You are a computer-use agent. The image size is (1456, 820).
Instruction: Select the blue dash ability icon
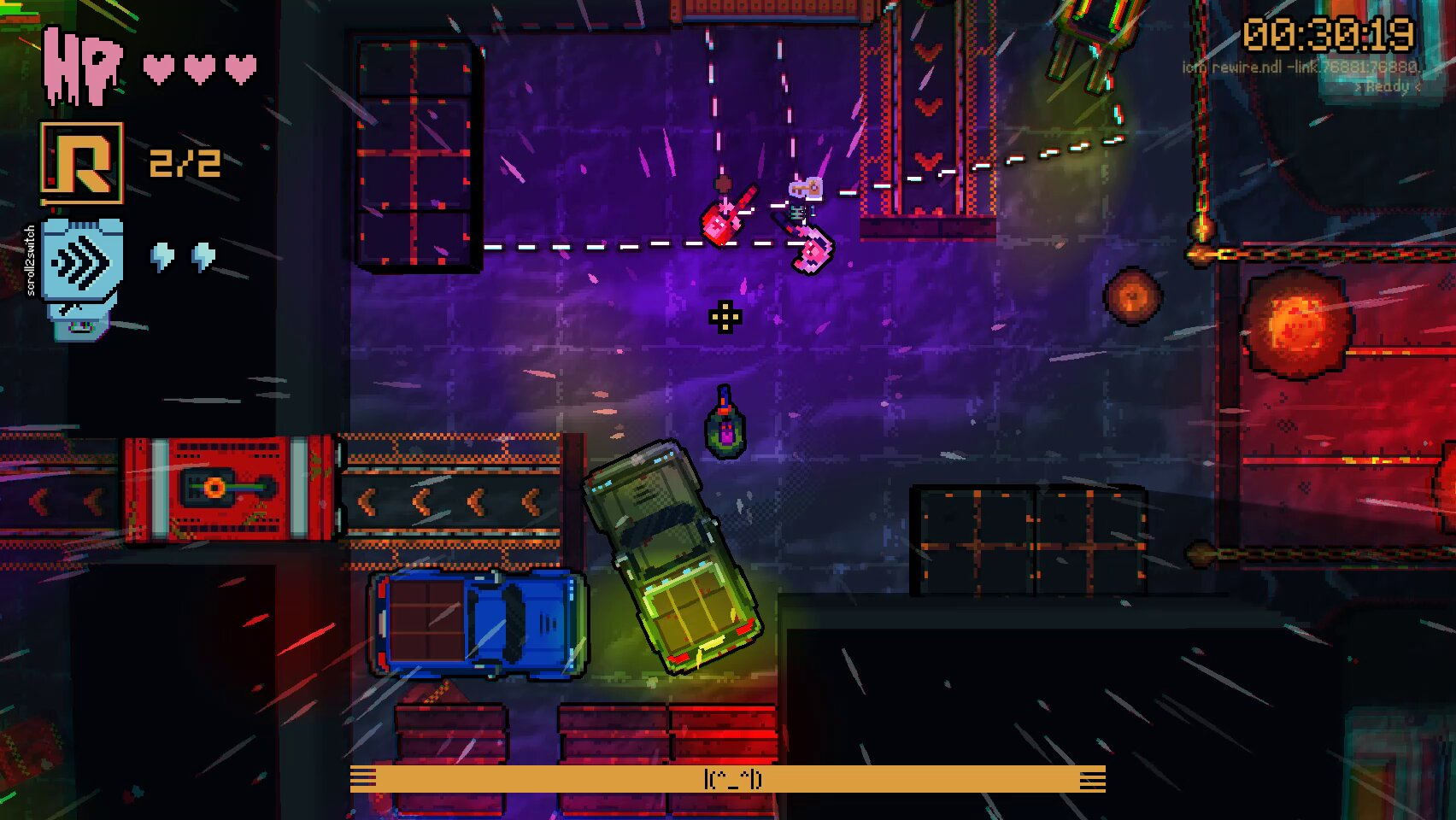click(82, 261)
